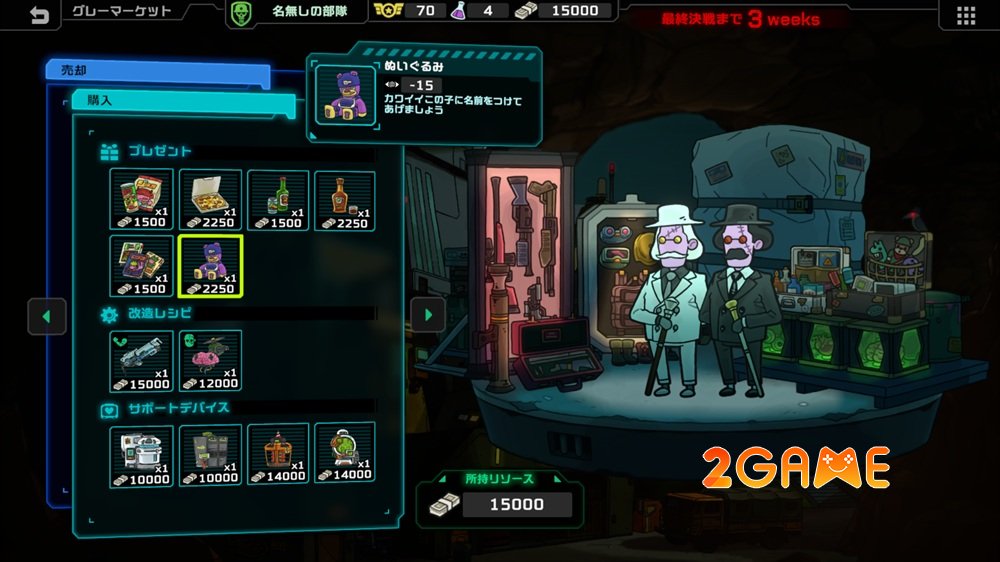Pick the orange lantern support device
The width and height of the screenshot is (1000, 562).
[278, 455]
